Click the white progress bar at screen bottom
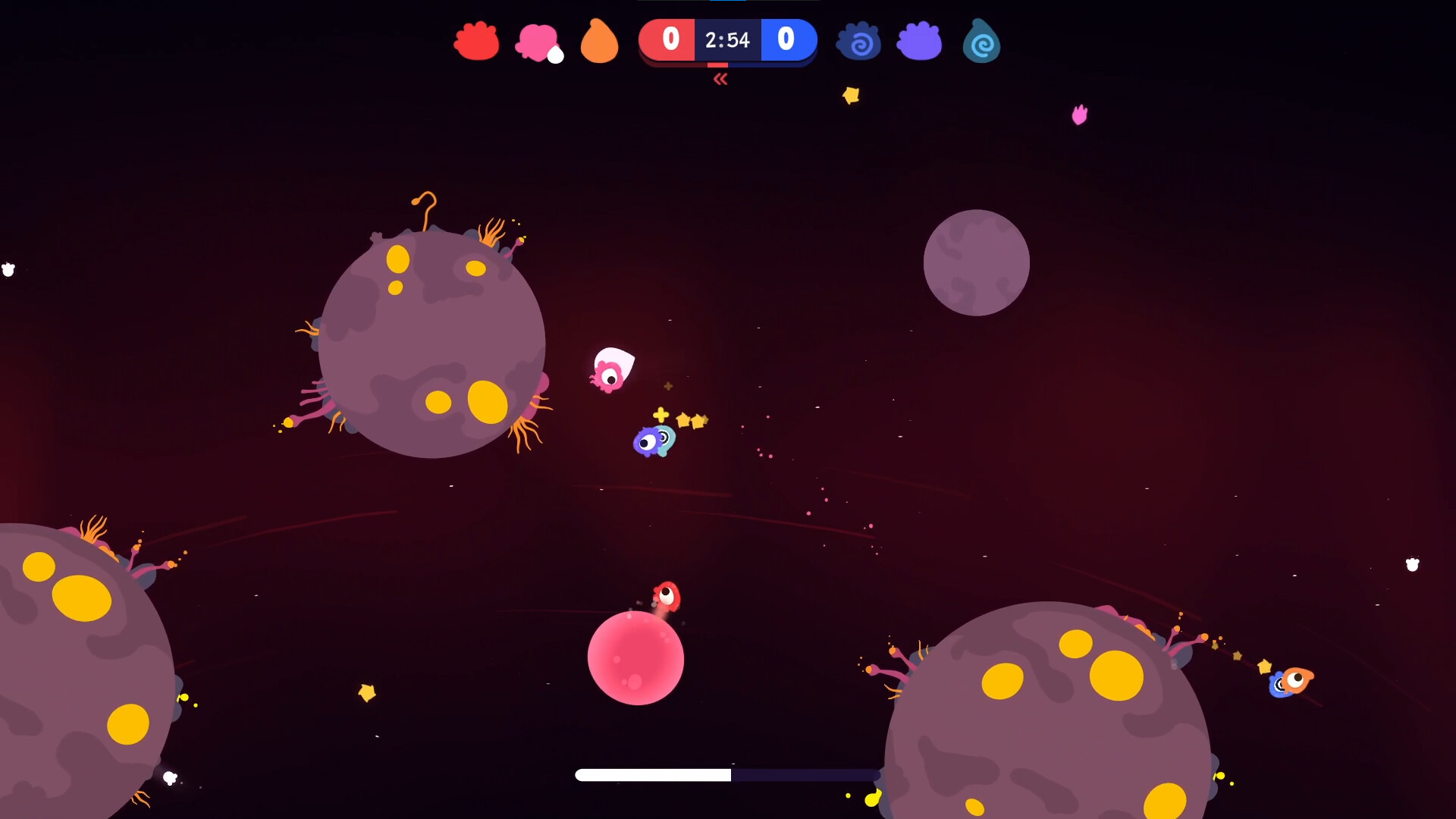The height and width of the screenshot is (819, 1456). 652,775
